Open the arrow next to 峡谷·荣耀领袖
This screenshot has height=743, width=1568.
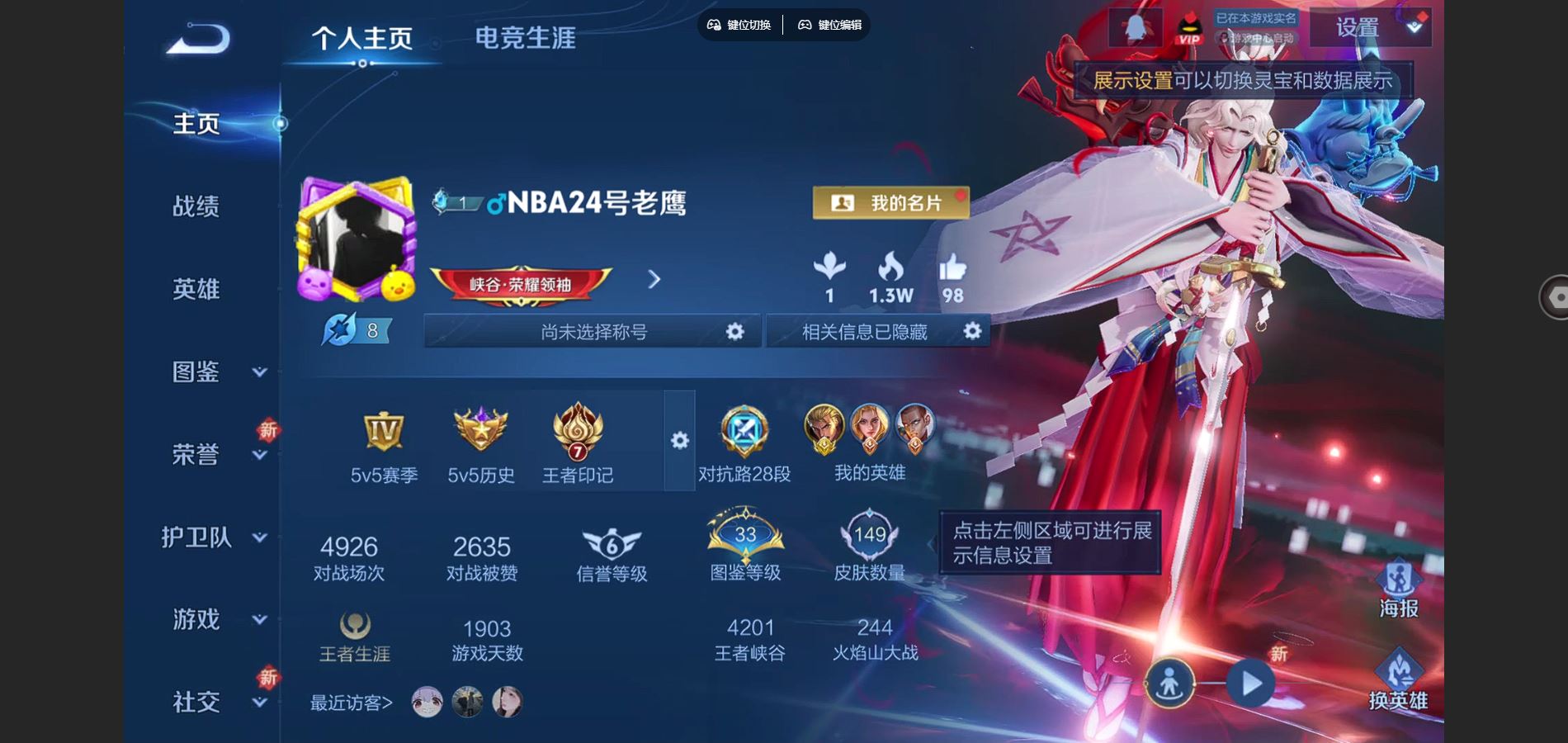click(x=653, y=281)
